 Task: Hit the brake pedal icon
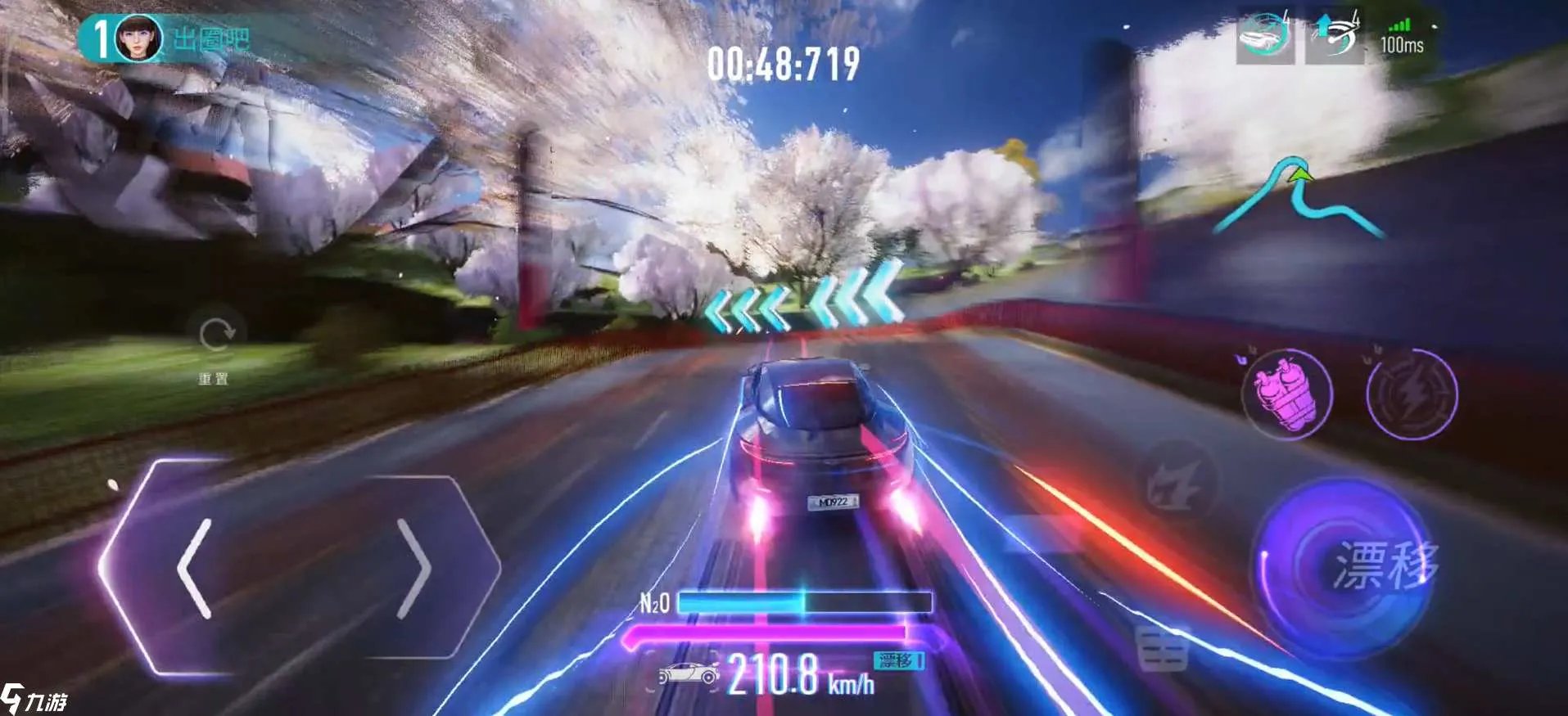pos(1163,650)
